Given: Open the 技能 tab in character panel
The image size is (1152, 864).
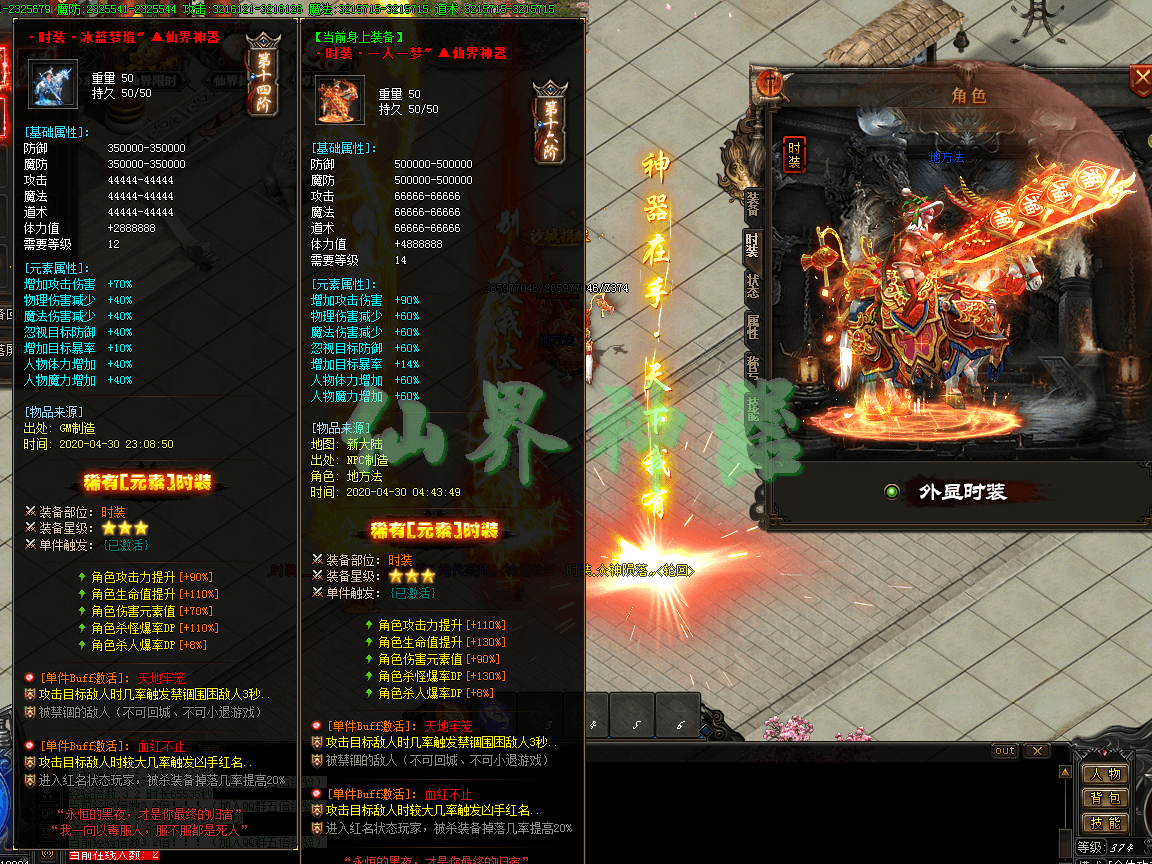Looking at the screenshot, I should coord(752,405).
